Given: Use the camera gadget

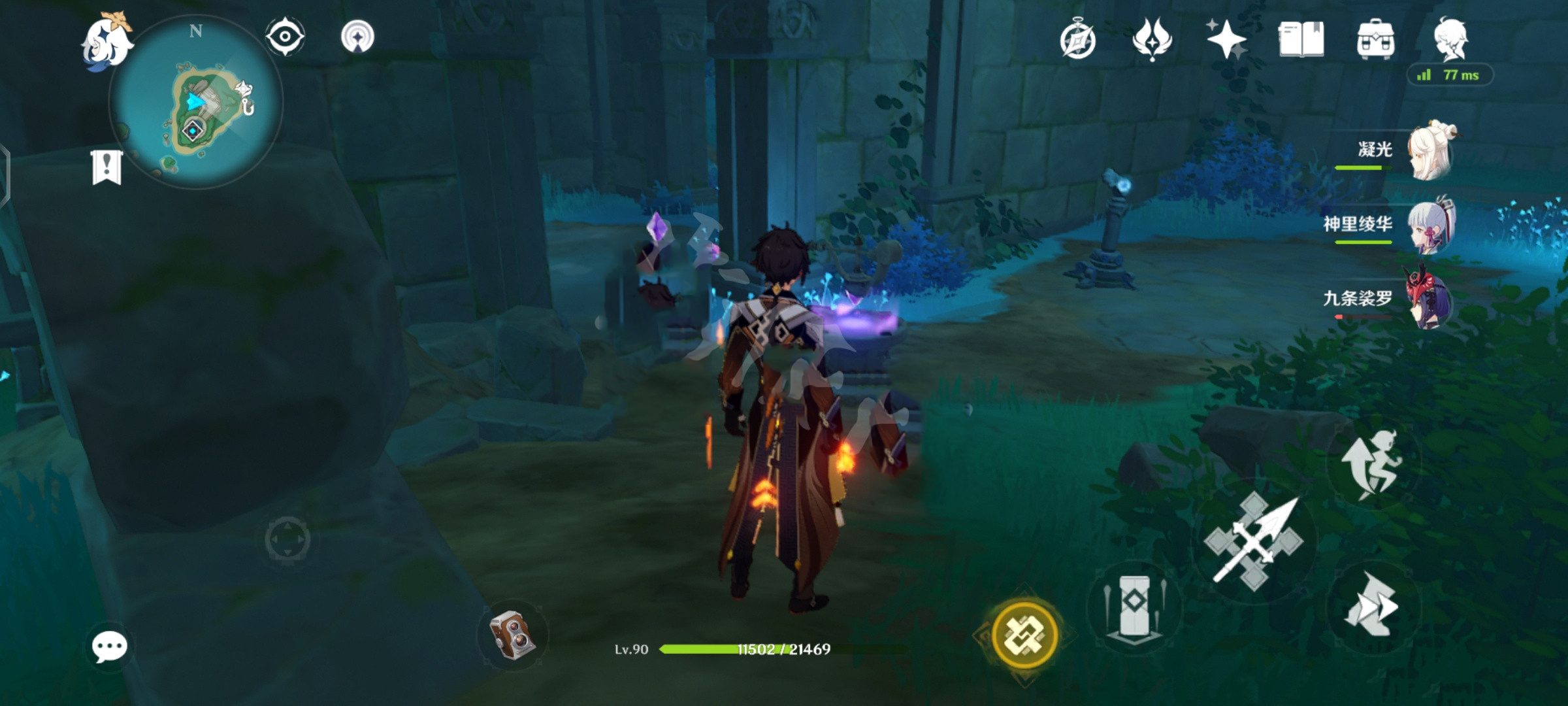Looking at the screenshot, I should point(513,634).
